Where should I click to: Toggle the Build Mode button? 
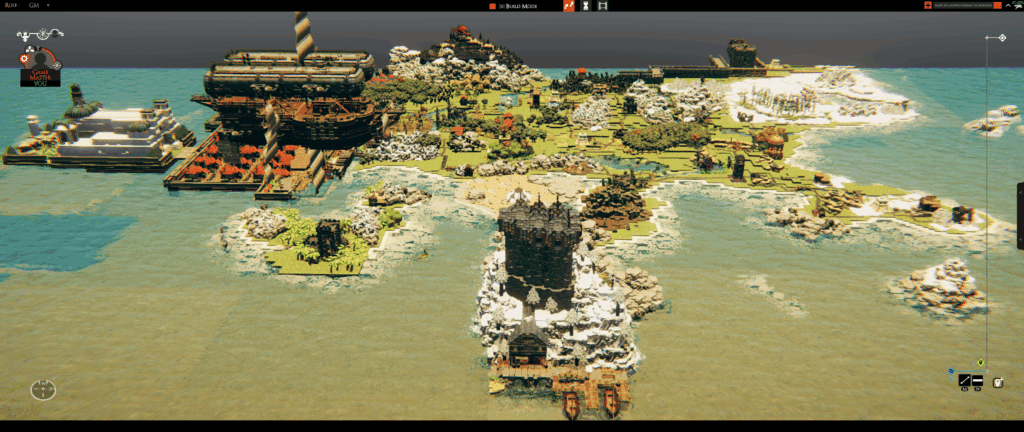pos(521,6)
